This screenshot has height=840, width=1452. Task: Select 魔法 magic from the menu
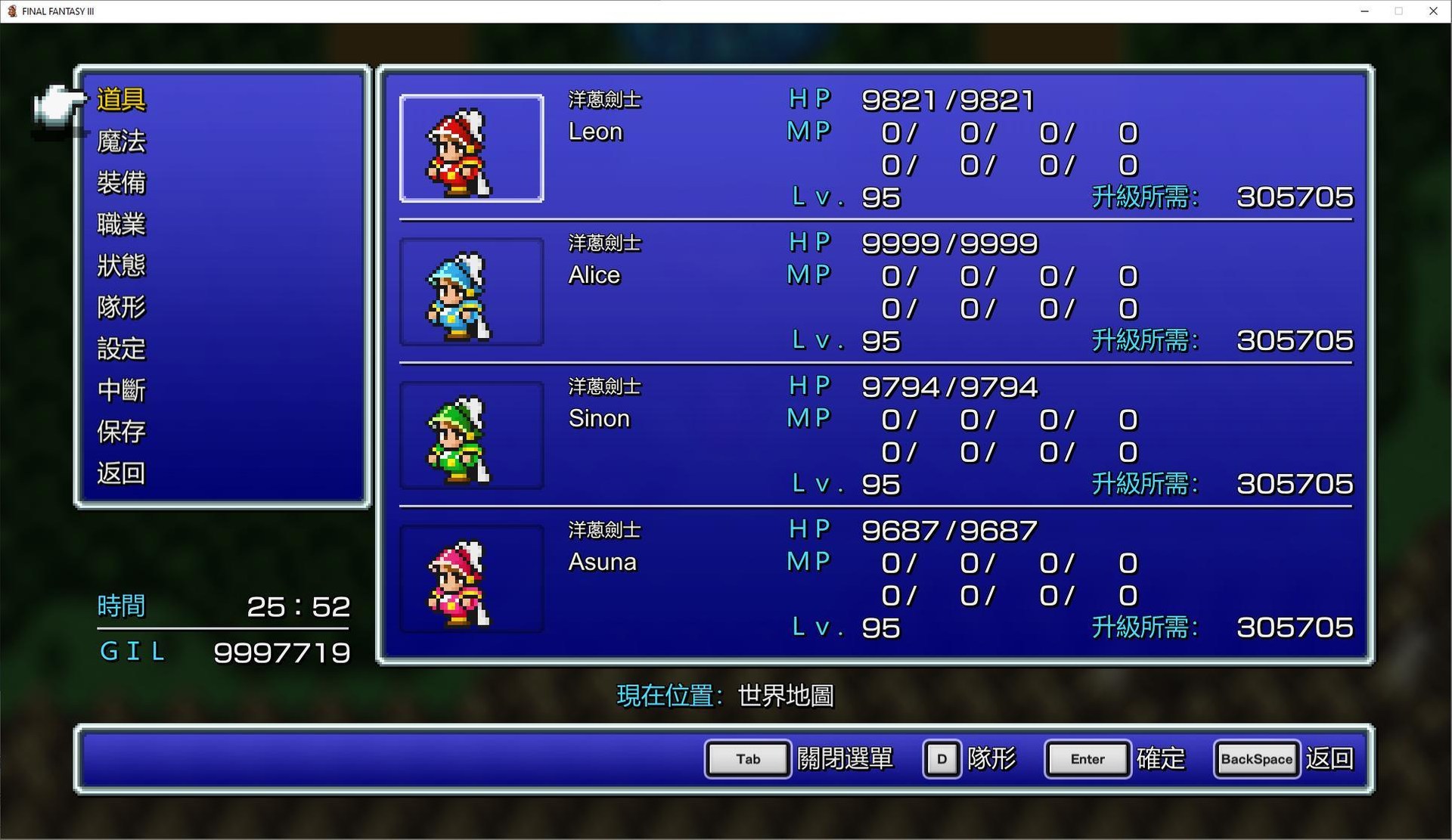pyautogui.click(x=123, y=141)
